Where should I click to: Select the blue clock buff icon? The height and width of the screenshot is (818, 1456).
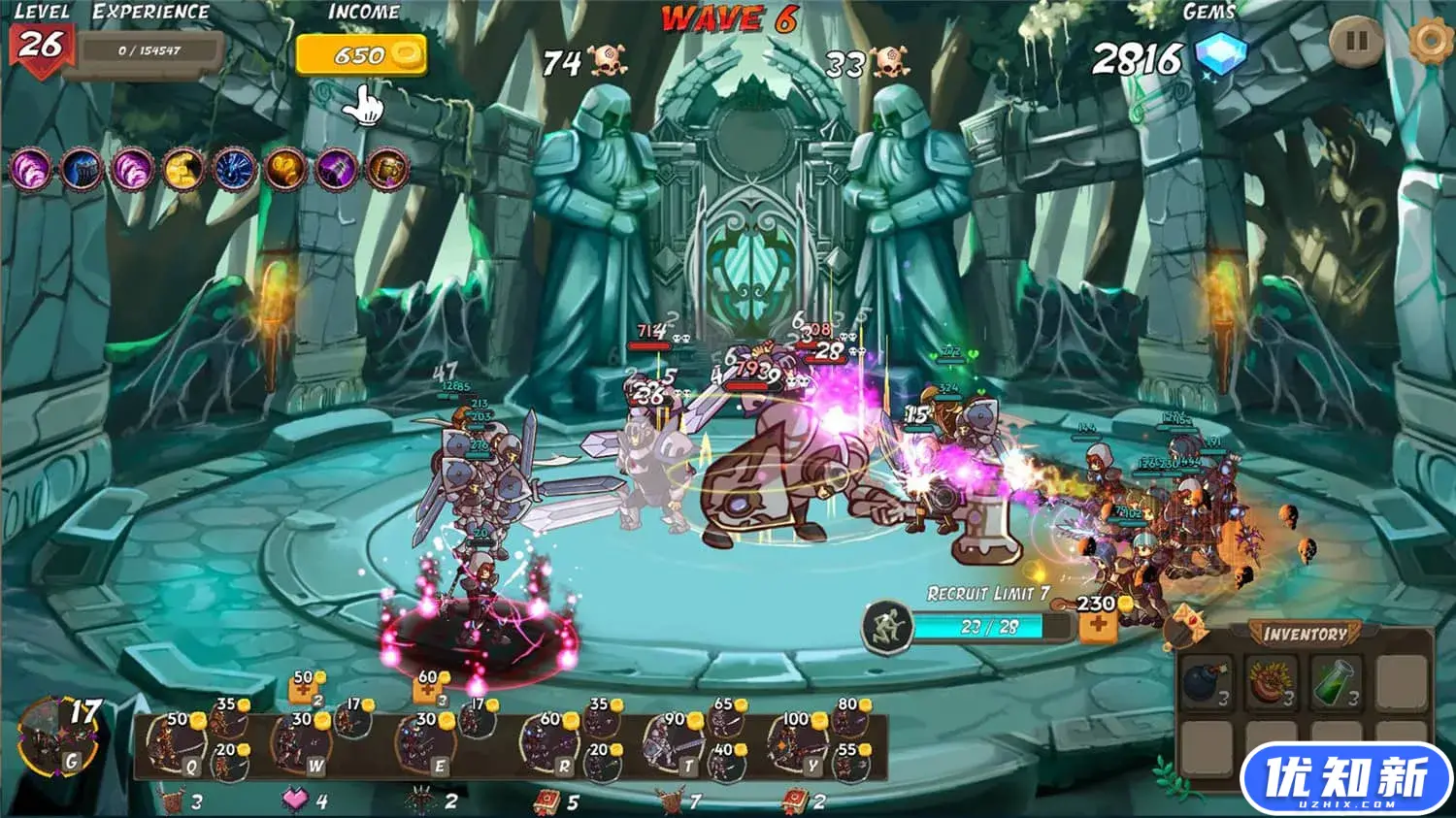pyautogui.click(x=234, y=170)
